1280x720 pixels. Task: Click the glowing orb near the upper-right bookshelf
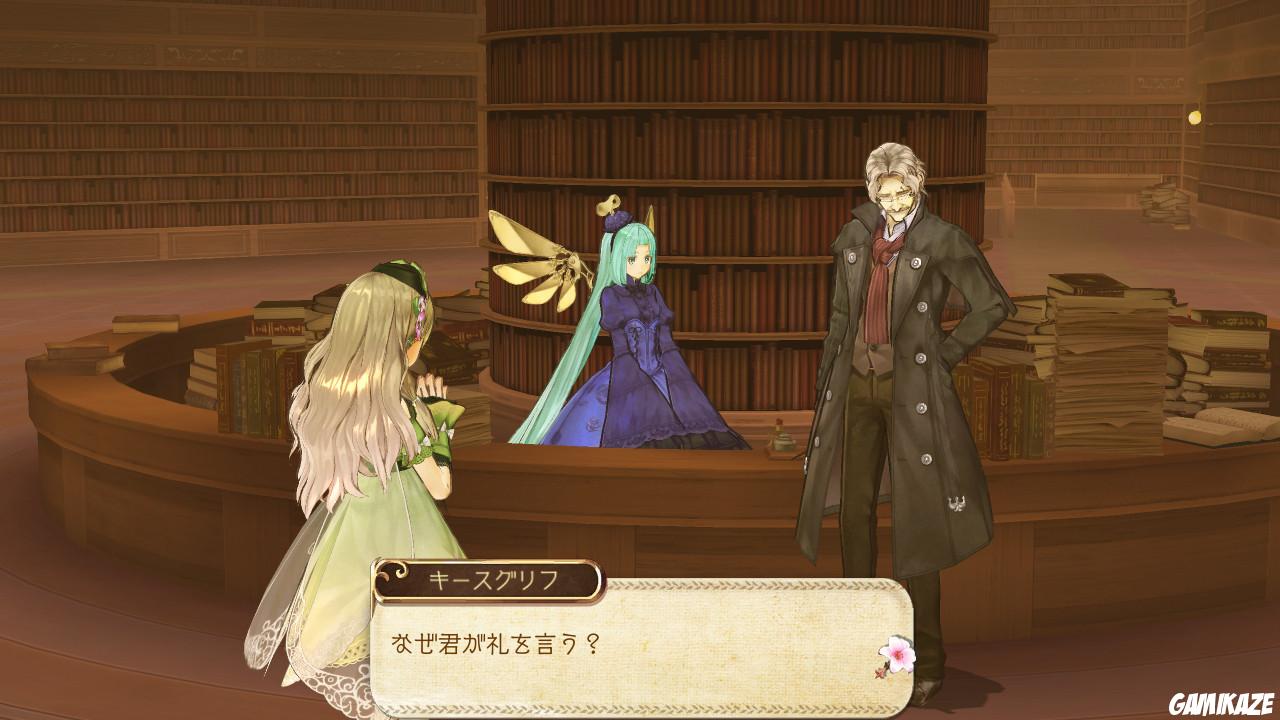[1194, 117]
